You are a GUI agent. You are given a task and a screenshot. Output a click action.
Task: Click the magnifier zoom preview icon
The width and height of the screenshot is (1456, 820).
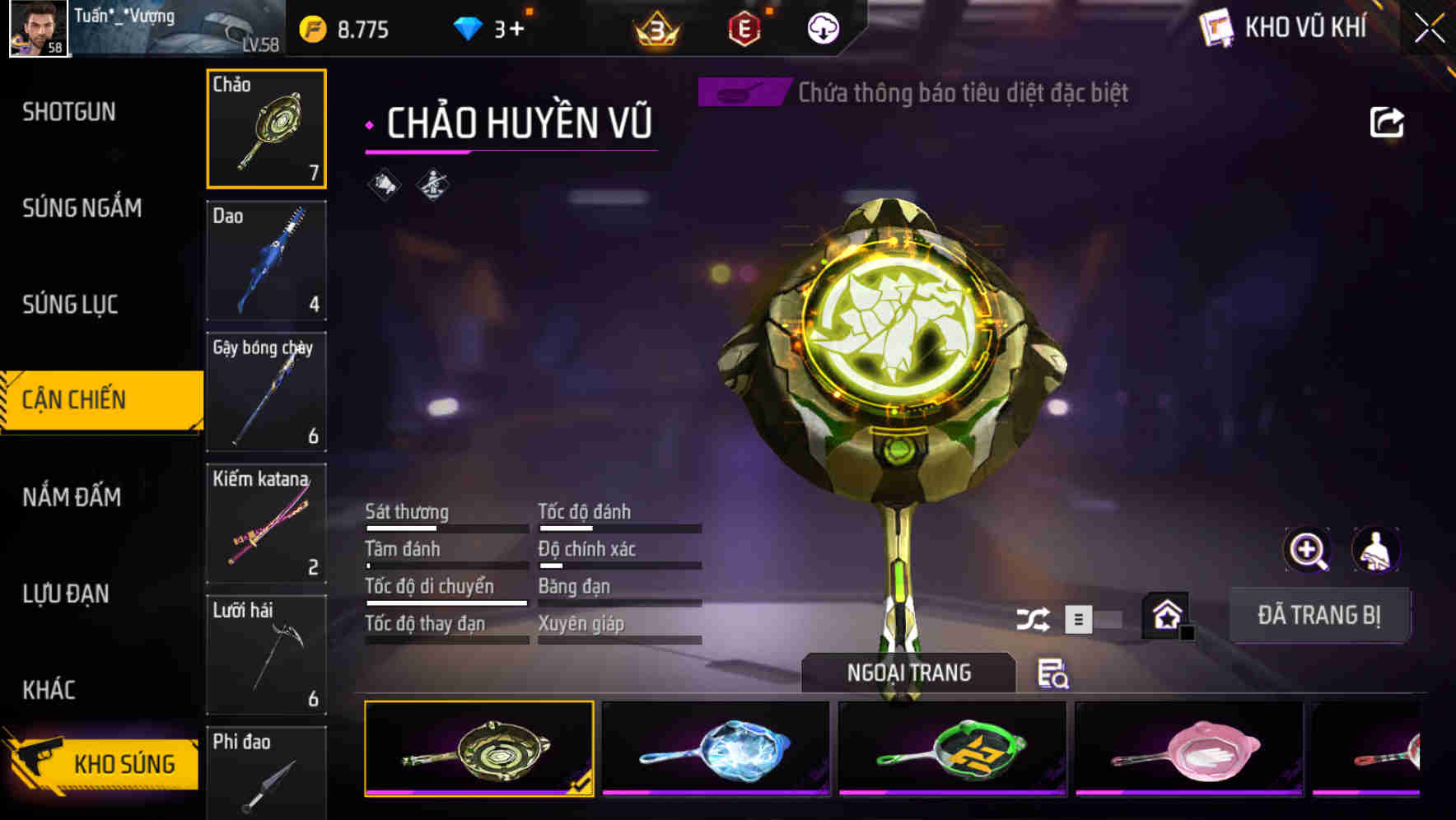pyautogui.click(x=1305, y=549)
